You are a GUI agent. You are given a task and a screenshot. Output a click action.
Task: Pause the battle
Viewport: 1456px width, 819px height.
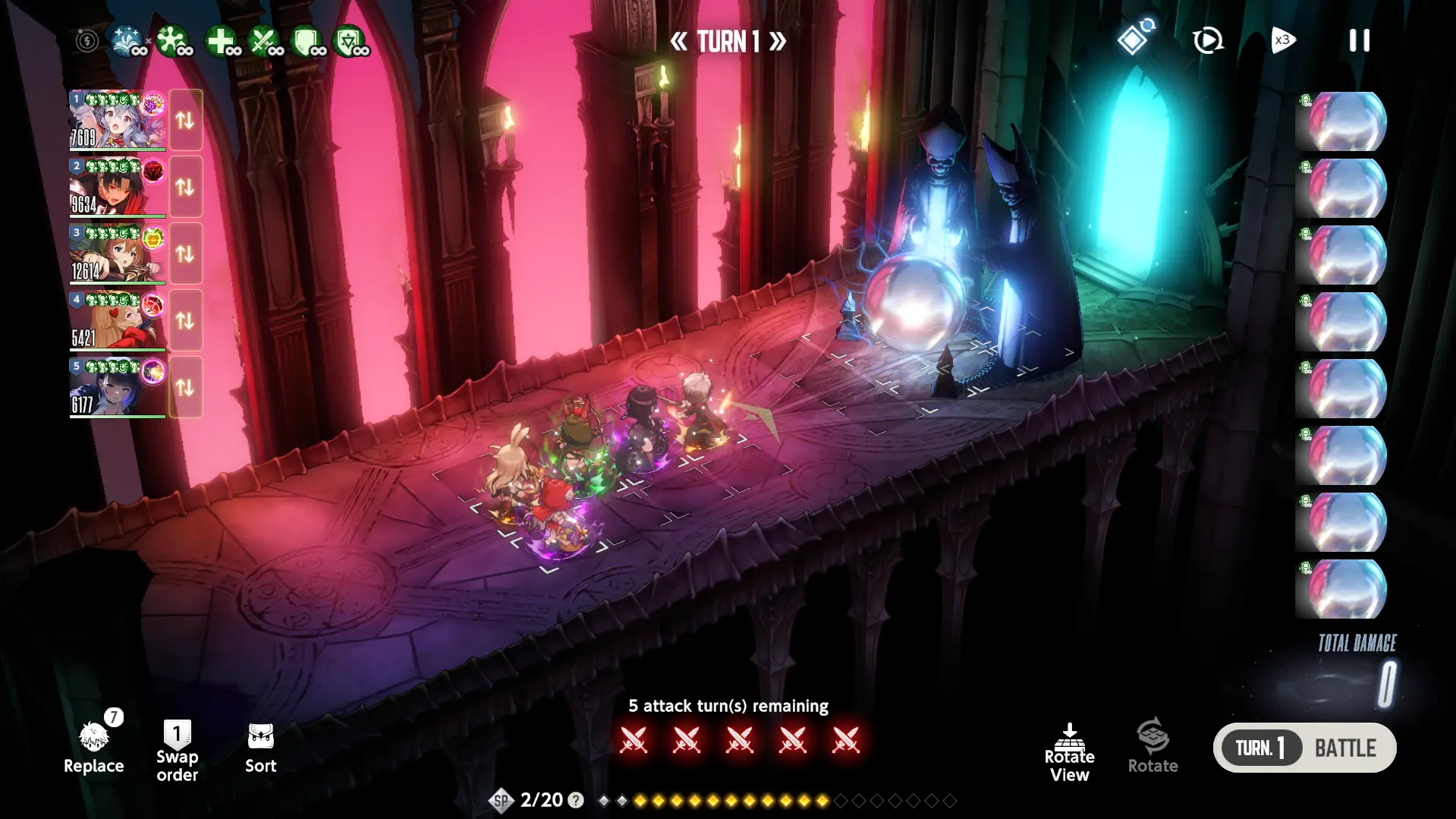click(1359, 40)
